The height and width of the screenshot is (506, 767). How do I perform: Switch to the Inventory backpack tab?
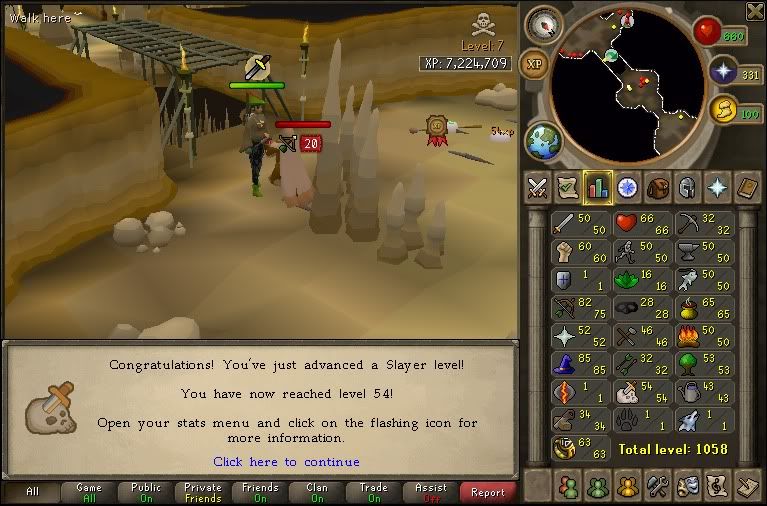click(x=656, y=187)
